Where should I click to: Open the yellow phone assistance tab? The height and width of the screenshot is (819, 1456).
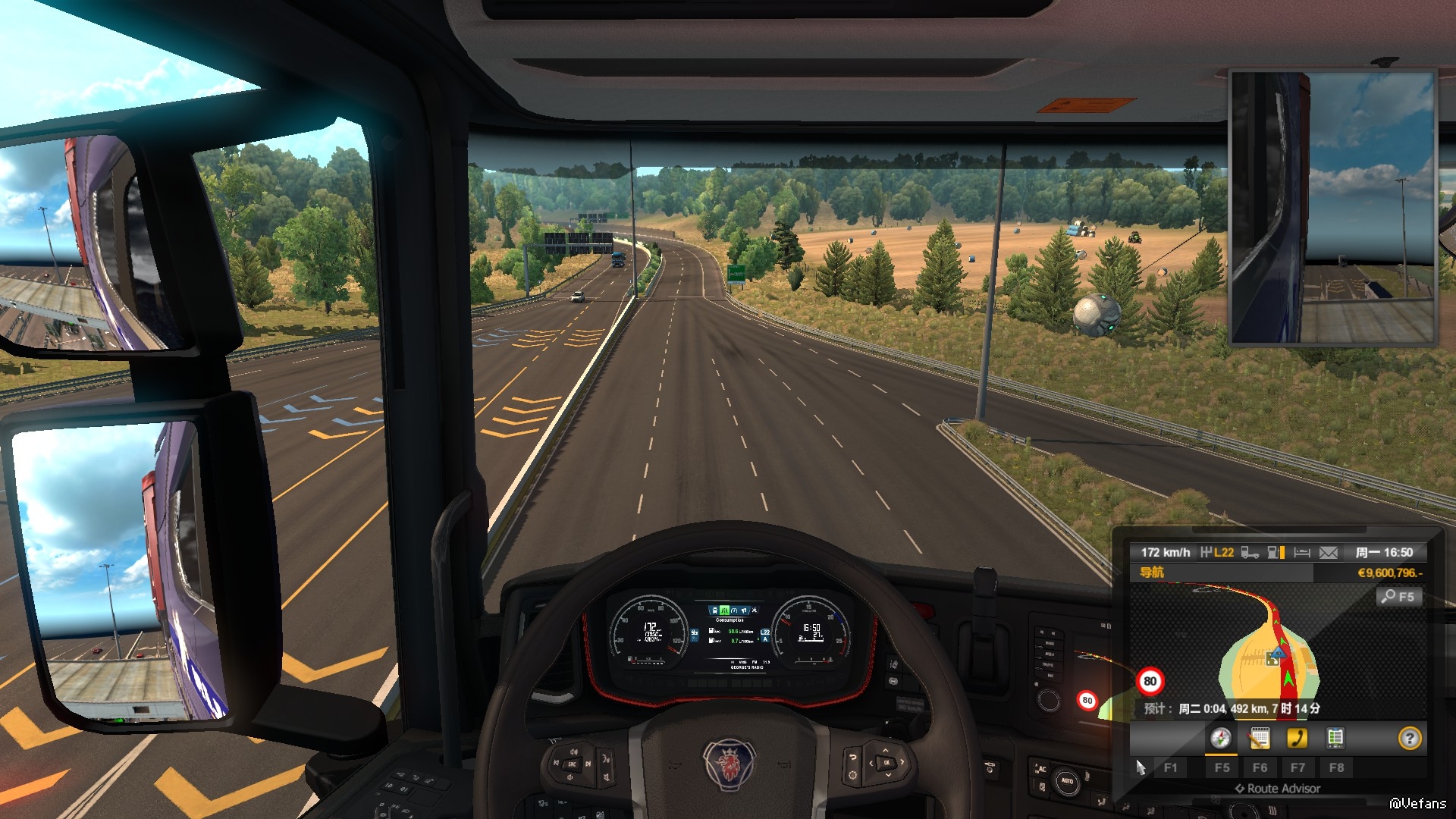coord(1297,738)
